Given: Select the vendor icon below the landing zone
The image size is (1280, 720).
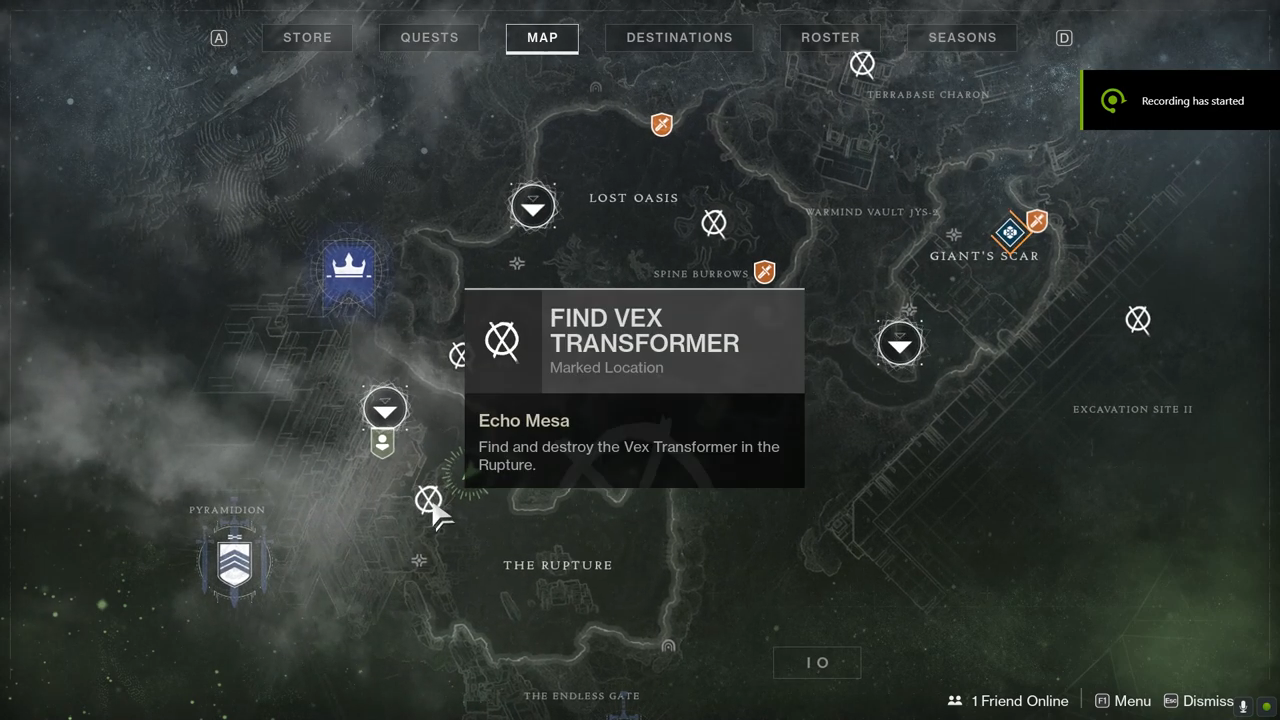Looking at the screenshot, I should click(382, 442).
